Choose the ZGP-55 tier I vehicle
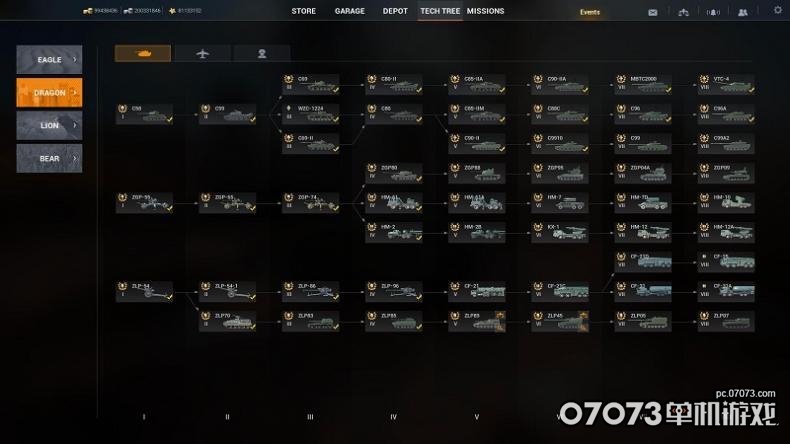Image resolution: width=790 pixels, height=444 pixels. pos(144,203)
